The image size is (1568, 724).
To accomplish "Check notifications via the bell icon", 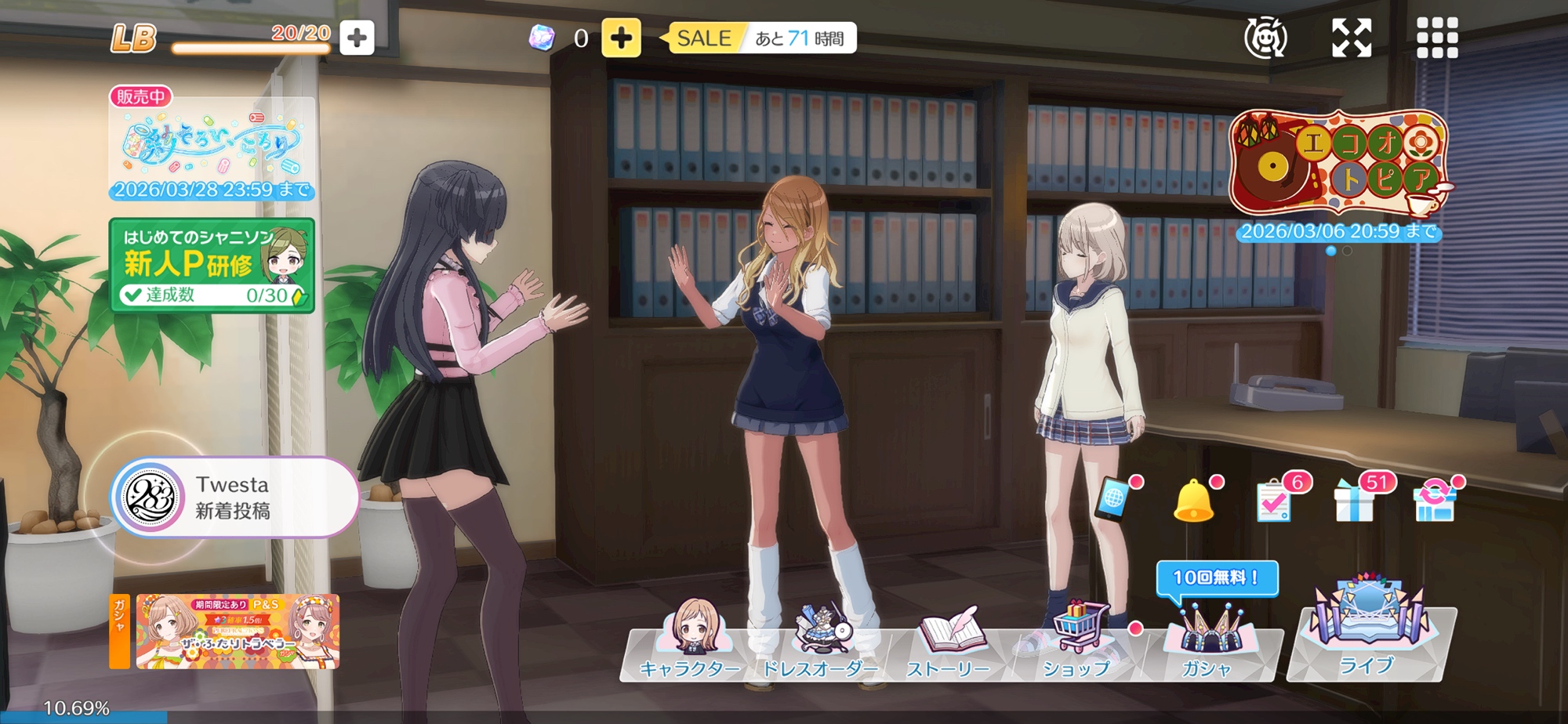I will point(1193,500).
